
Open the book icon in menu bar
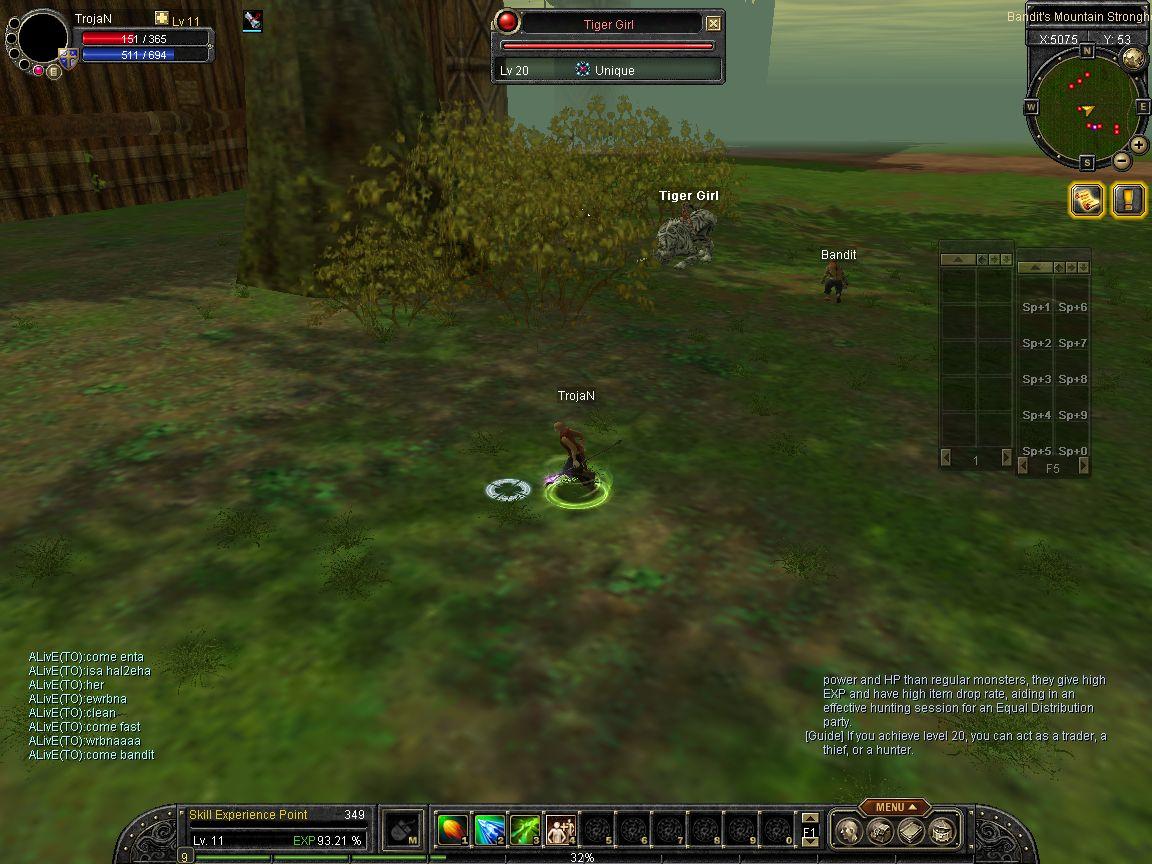pos(911,830)
